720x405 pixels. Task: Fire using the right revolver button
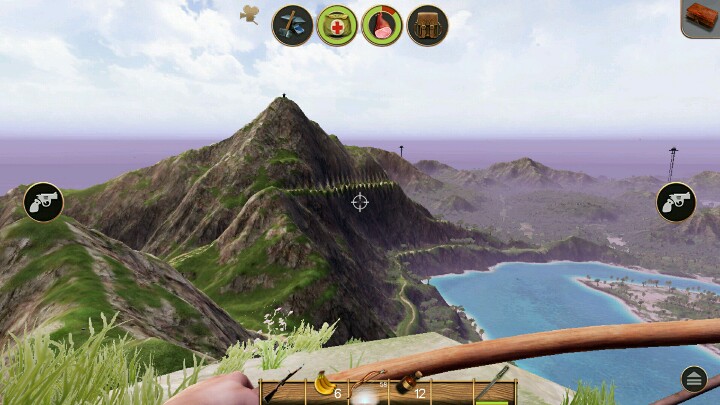[676, 202]
